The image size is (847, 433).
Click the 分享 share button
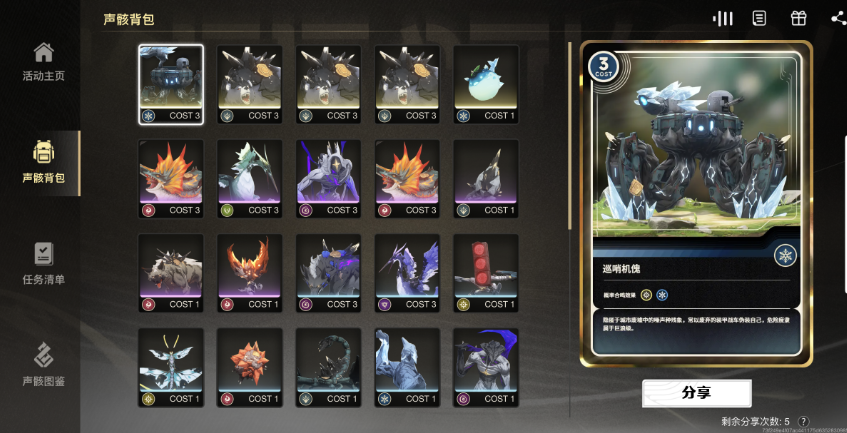pyautogui.click(x=696, y=393)
